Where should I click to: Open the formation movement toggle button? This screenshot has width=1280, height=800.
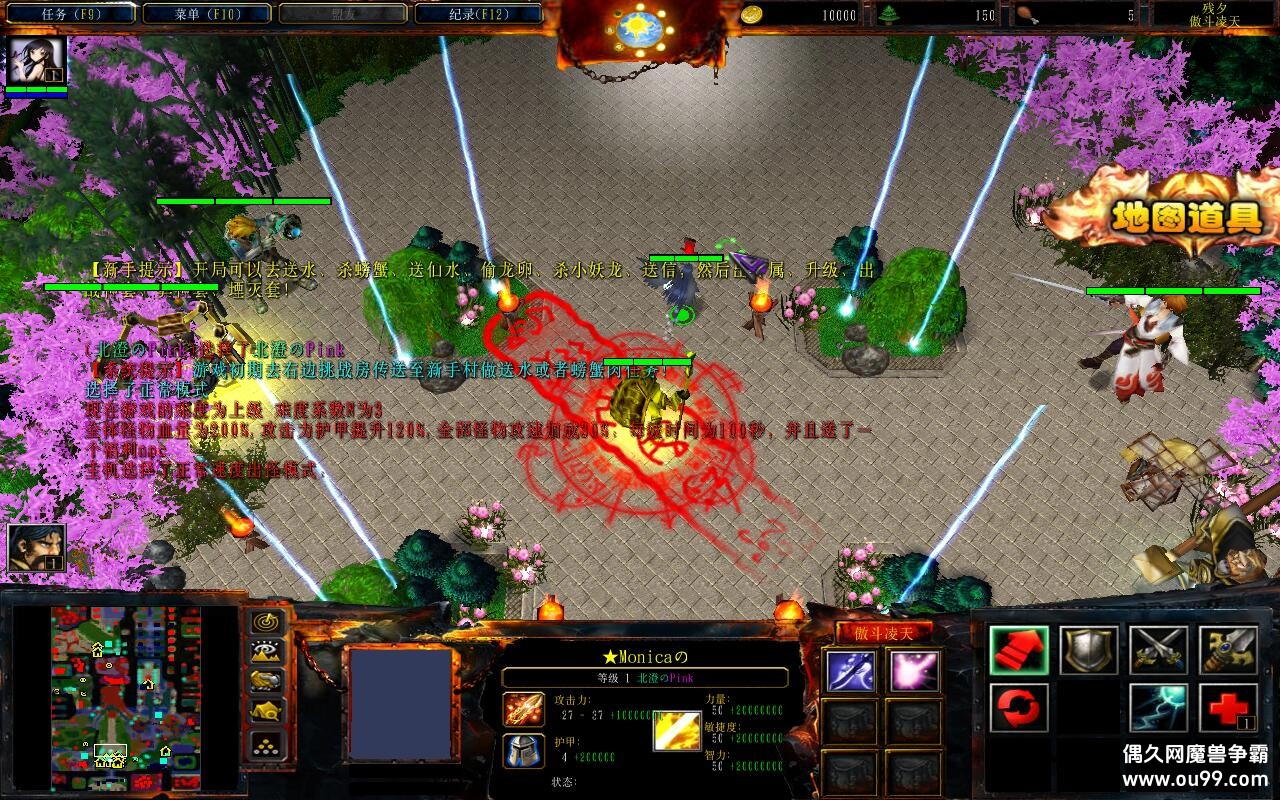(267, 744)
